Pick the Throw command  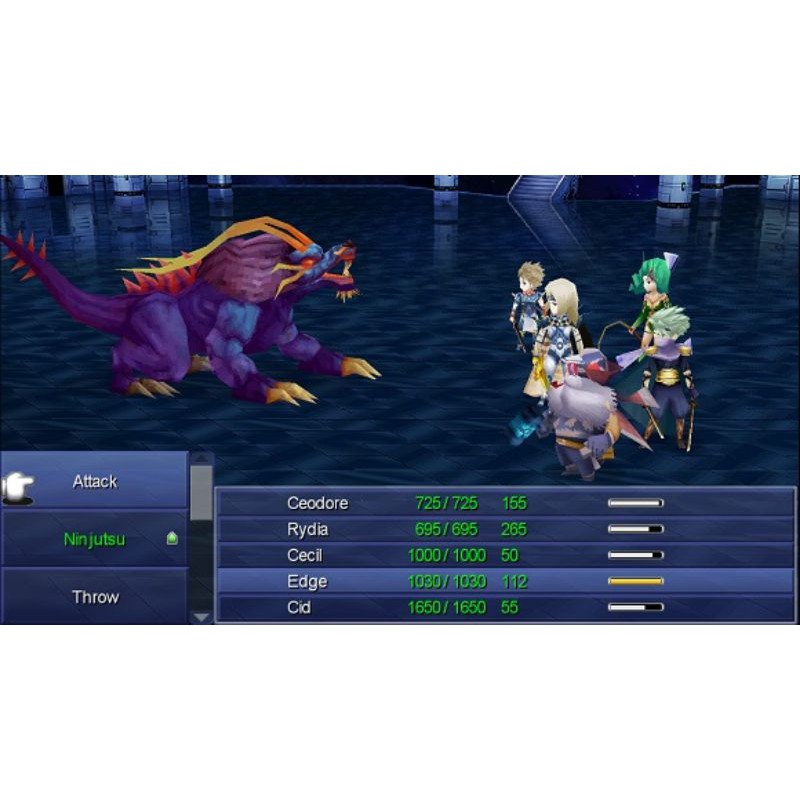coord(95,597)
